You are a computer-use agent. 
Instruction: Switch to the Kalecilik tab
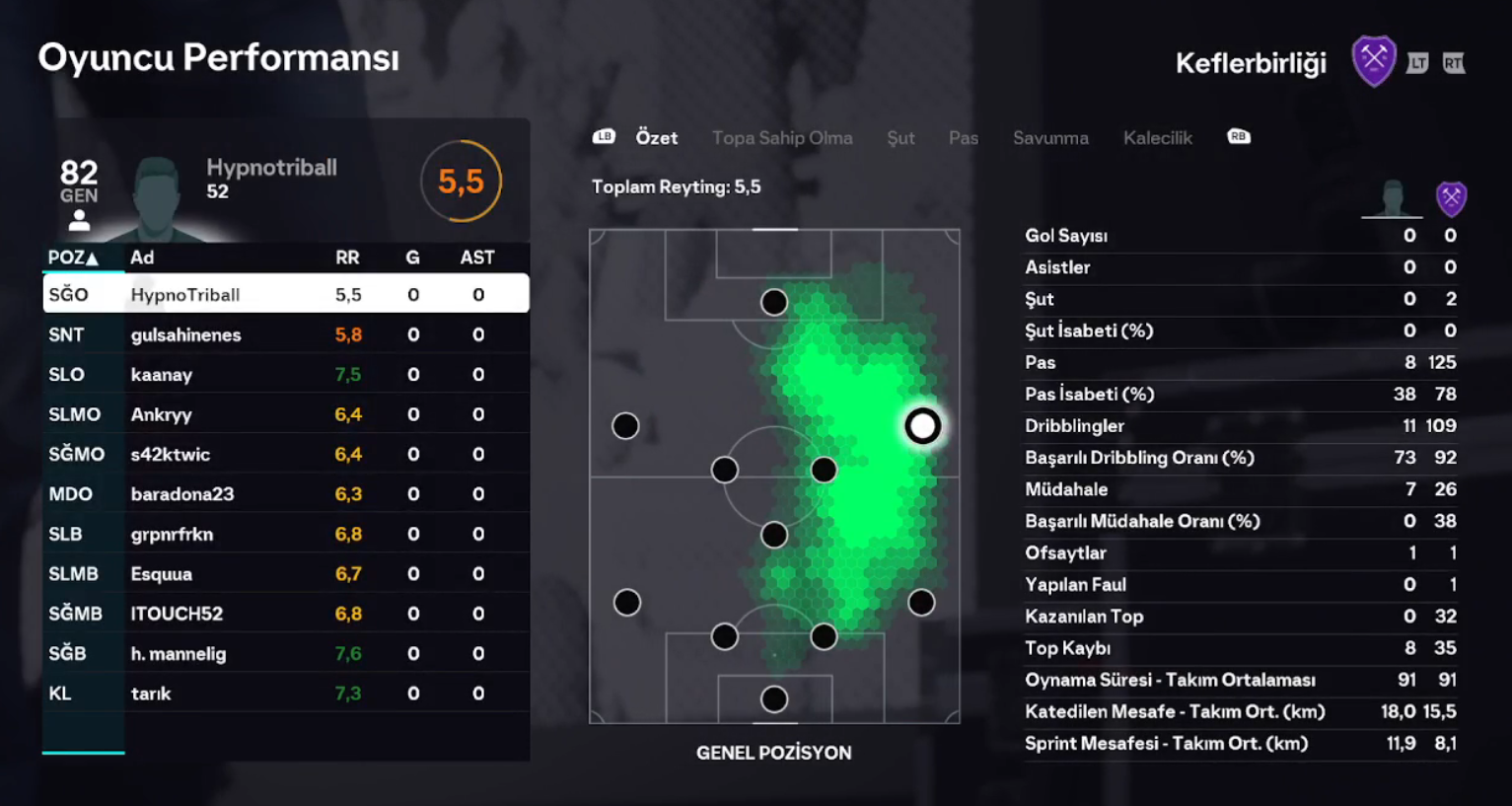tap(1157, 138)
